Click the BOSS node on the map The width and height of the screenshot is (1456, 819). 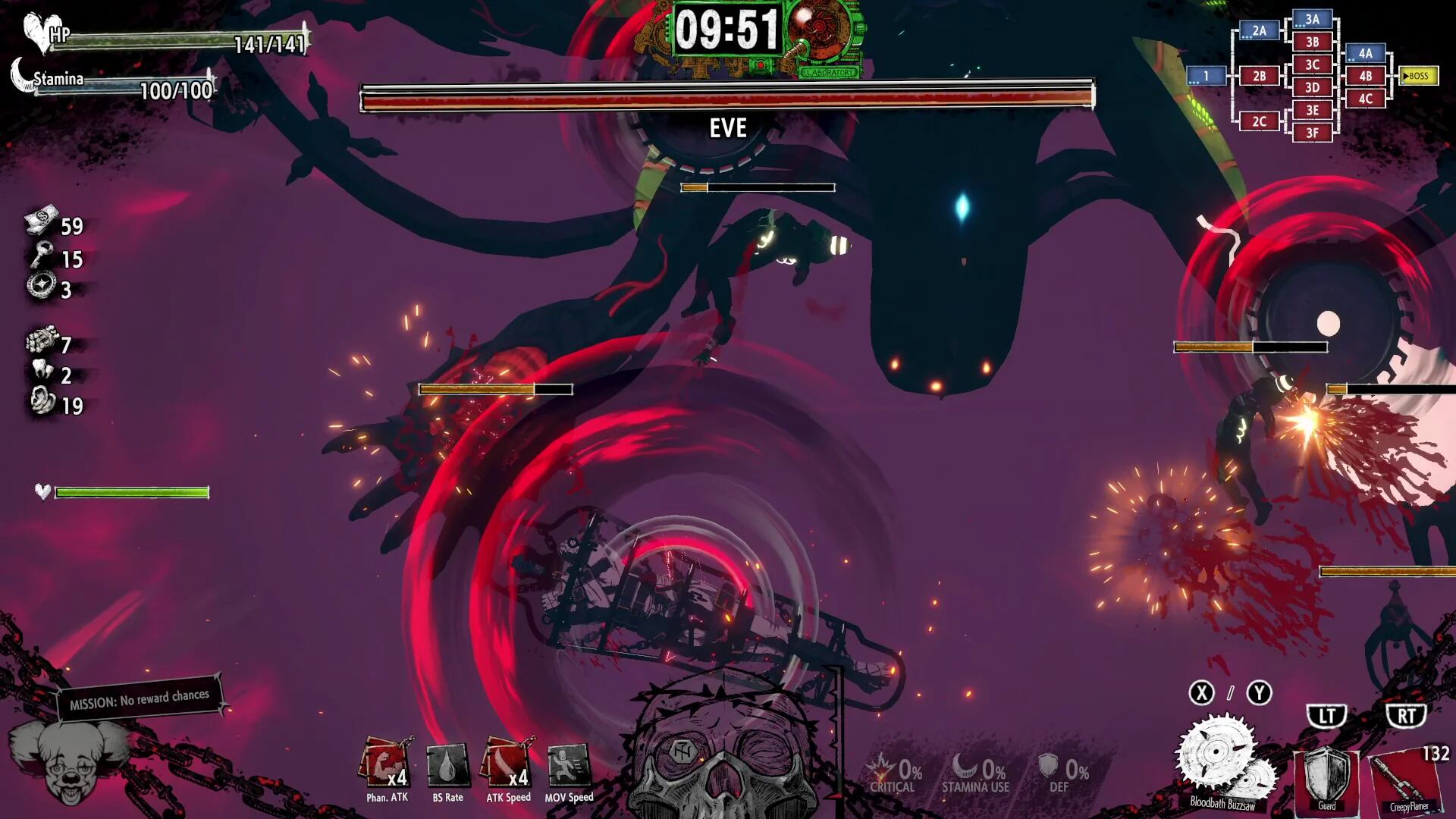point(1417,76)
